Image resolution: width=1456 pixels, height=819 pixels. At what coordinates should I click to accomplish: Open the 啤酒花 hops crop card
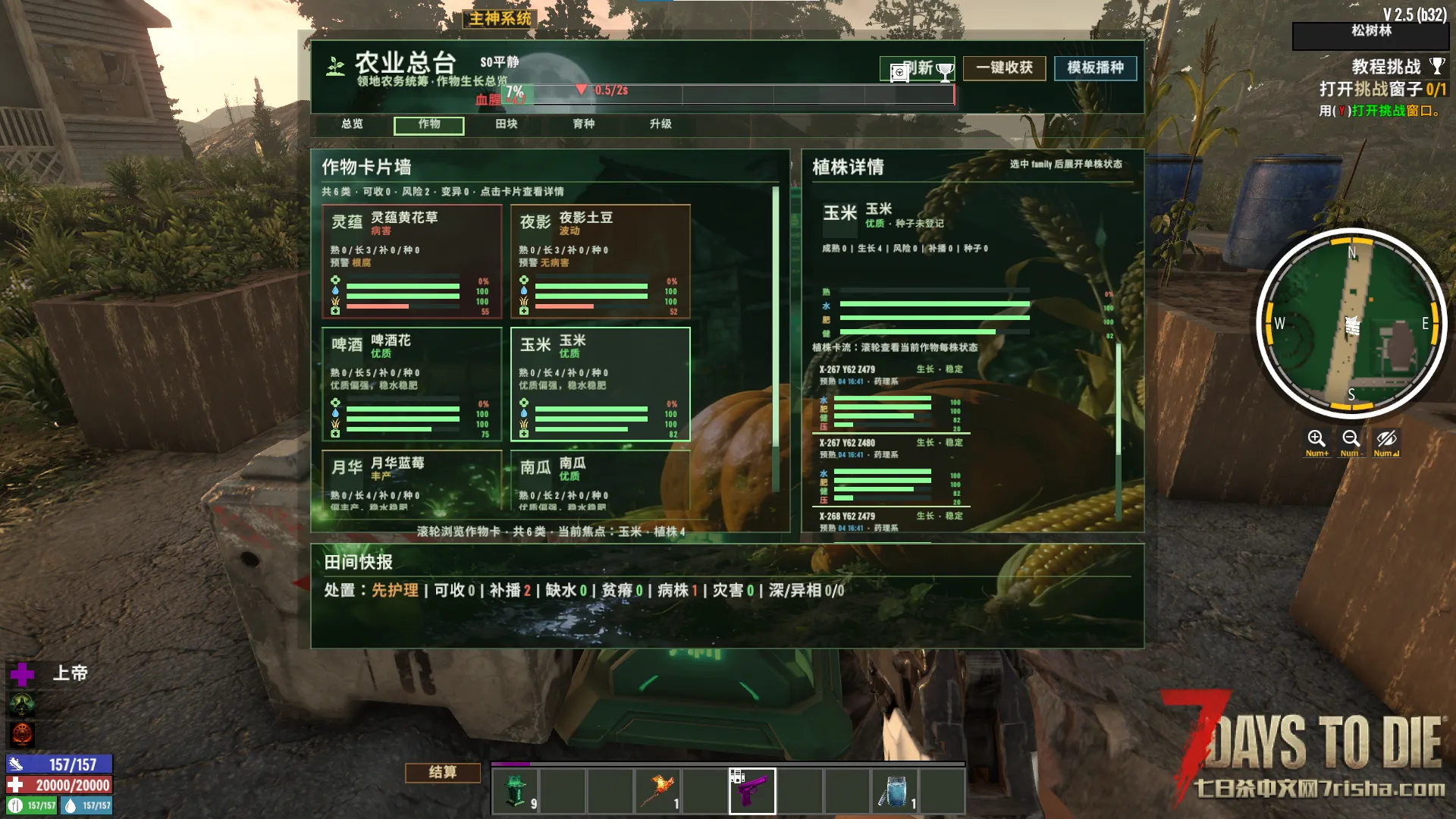412,384
